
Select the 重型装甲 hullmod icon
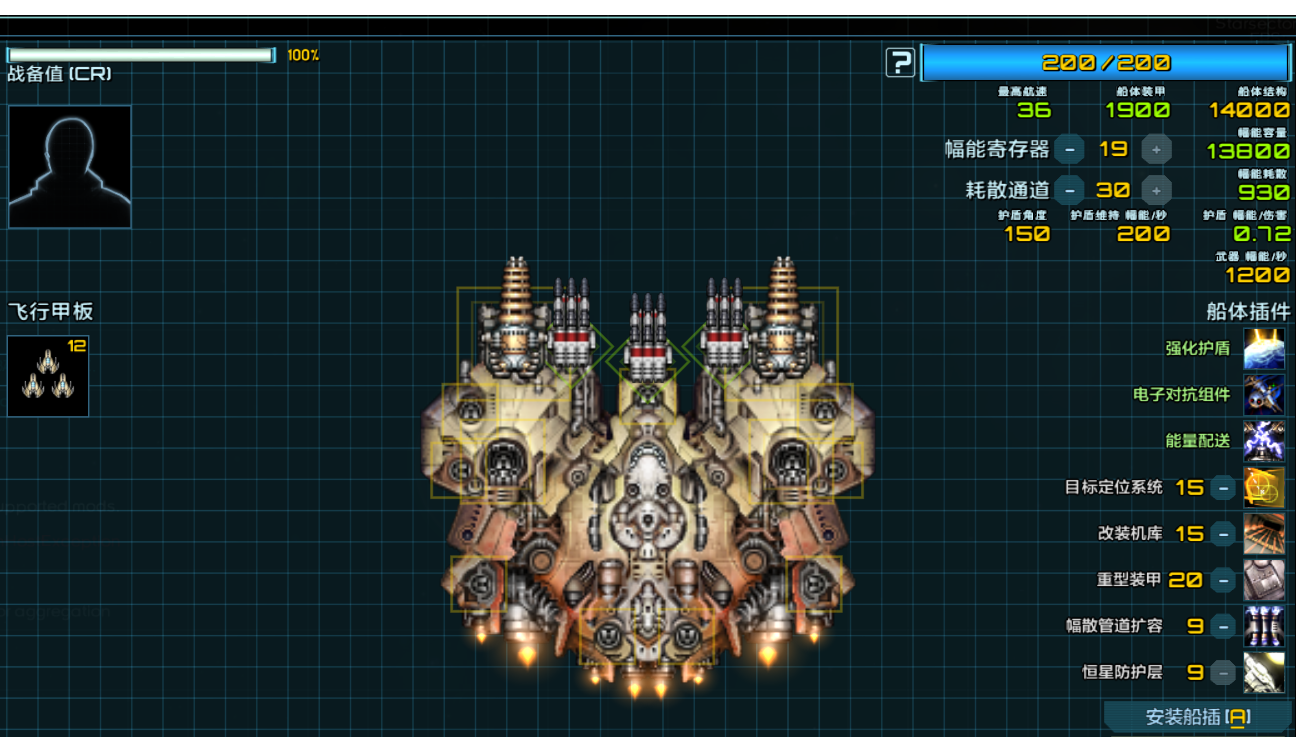coord(1264,579)
